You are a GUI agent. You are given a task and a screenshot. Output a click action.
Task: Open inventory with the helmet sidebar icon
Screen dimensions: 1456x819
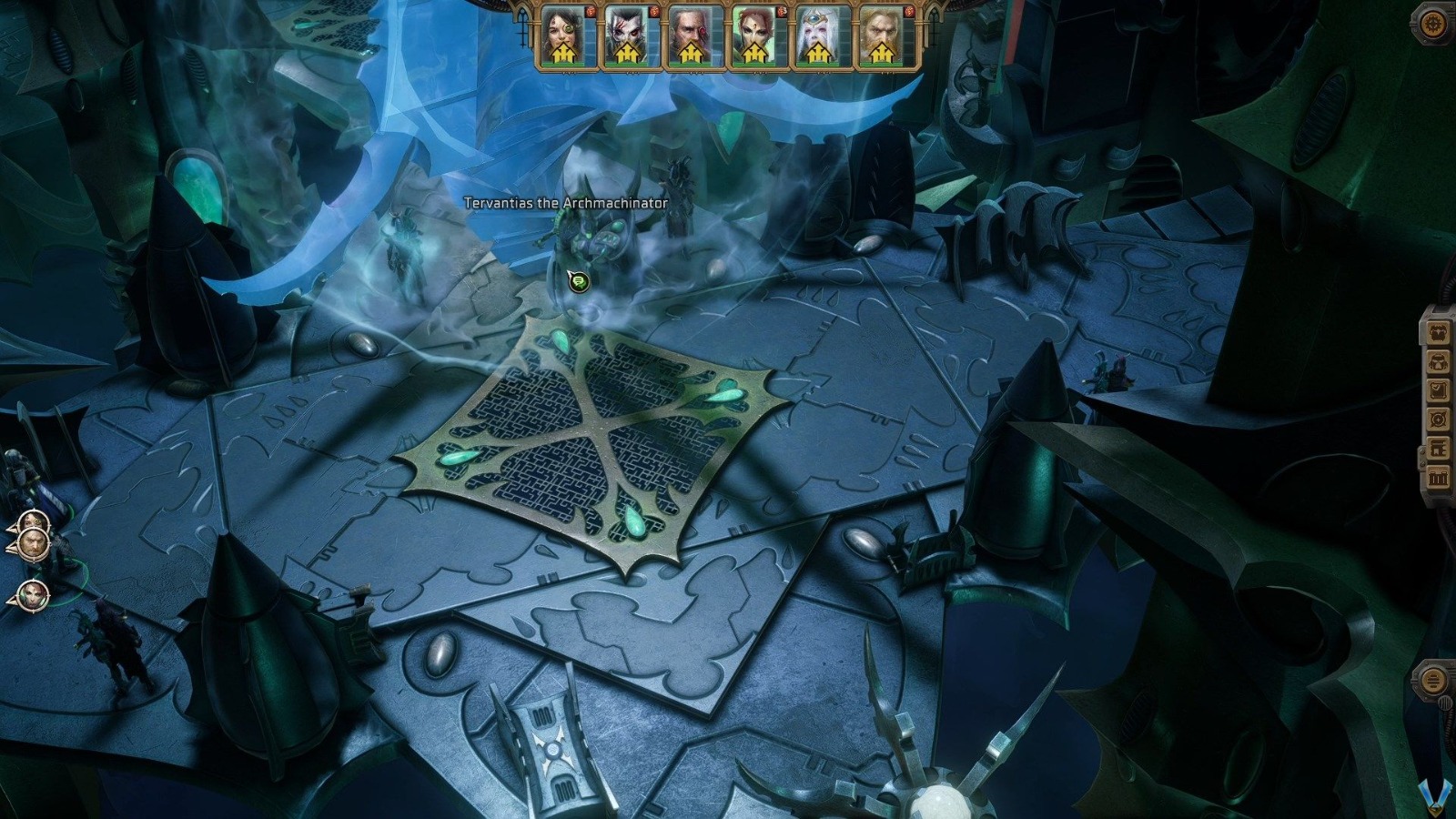click(x=1439, y=362)
